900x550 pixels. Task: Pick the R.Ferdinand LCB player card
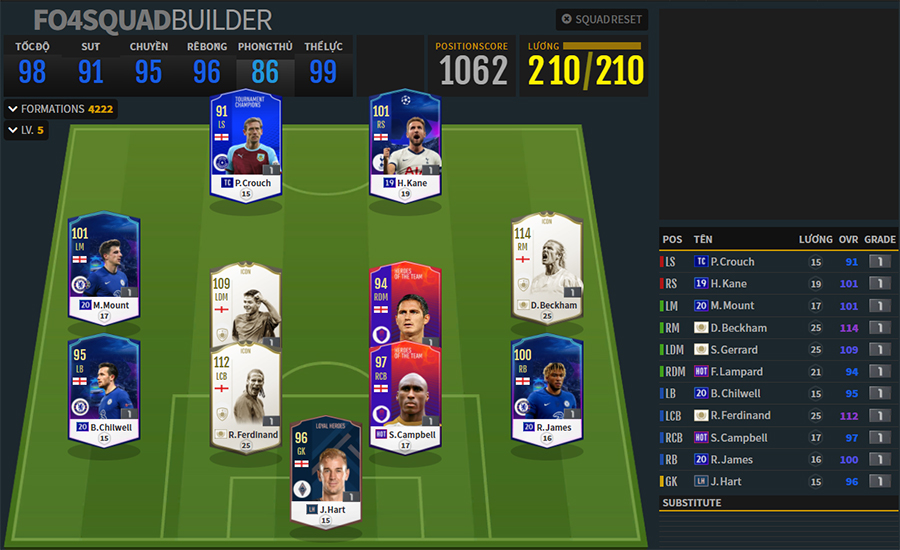(245, 397)
